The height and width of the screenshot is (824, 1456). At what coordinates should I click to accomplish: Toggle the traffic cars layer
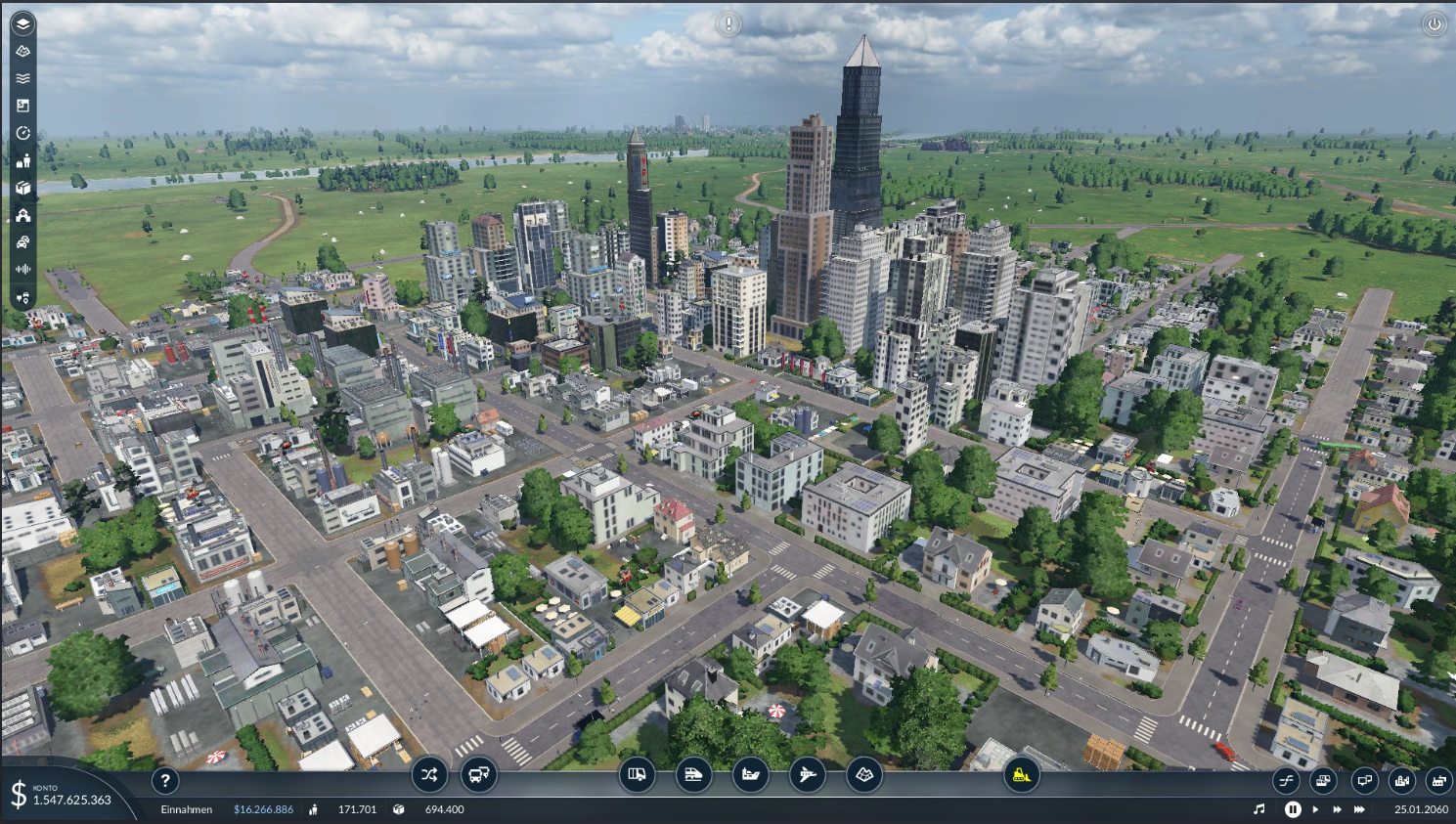coord(23,241)
